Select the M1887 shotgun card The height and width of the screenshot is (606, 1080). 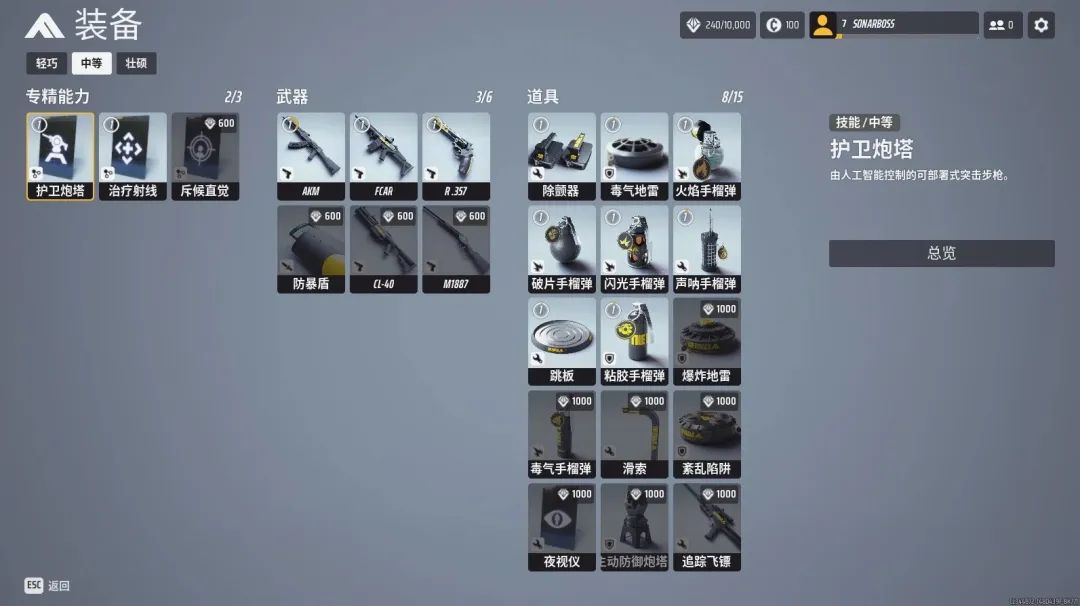(456, 249)
